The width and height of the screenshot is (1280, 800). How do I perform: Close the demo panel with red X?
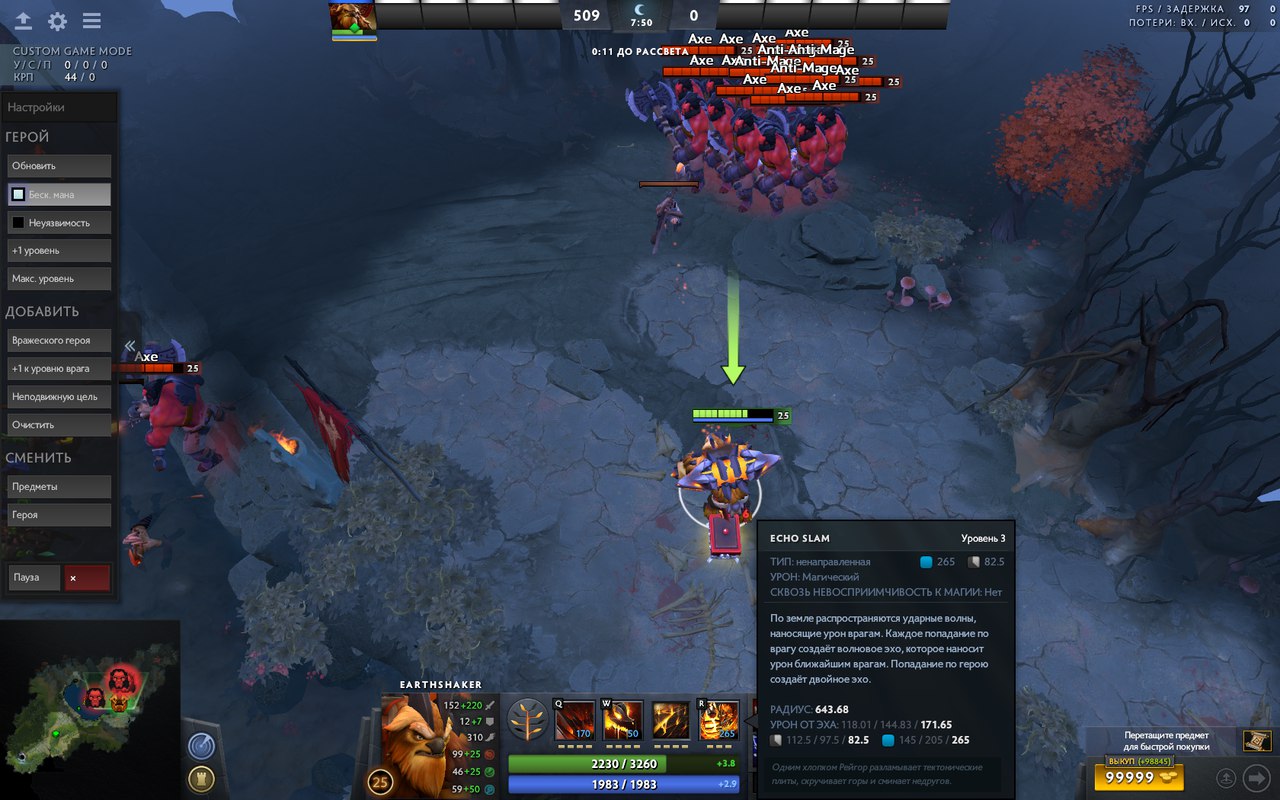86,577
